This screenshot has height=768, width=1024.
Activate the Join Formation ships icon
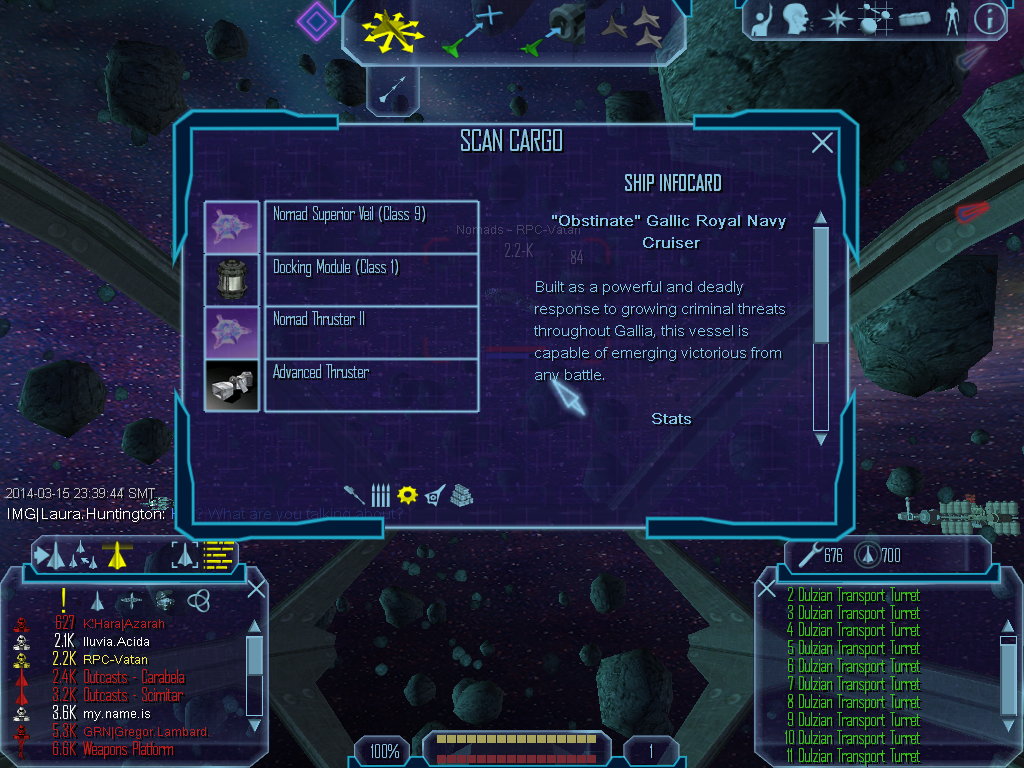click(x=633, y=28)
